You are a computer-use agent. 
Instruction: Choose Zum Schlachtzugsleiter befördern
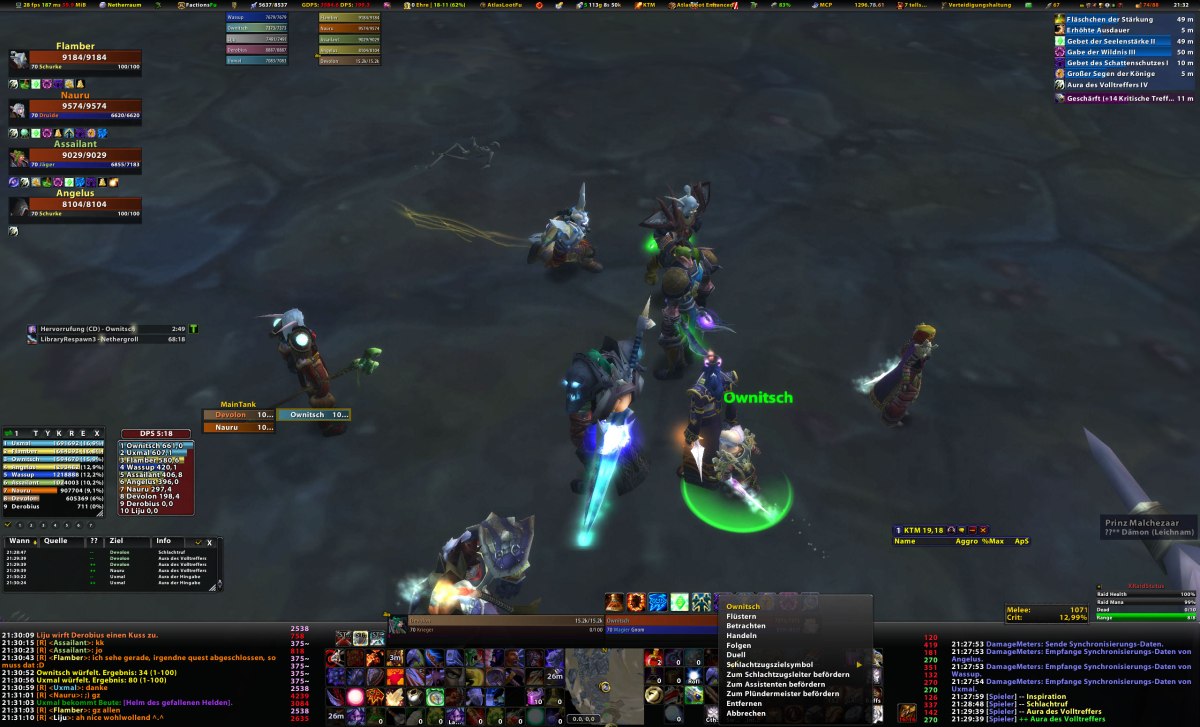(x=788, y=674)
